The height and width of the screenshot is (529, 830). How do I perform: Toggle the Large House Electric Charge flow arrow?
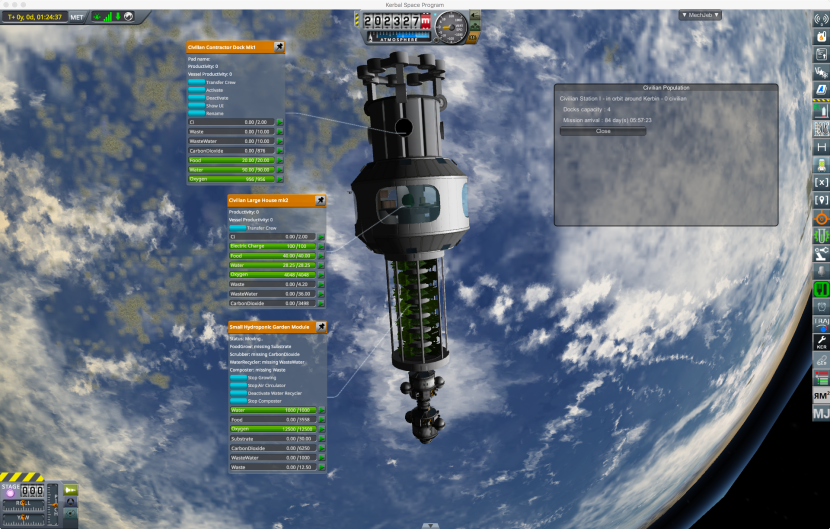(x=321, y=246)
